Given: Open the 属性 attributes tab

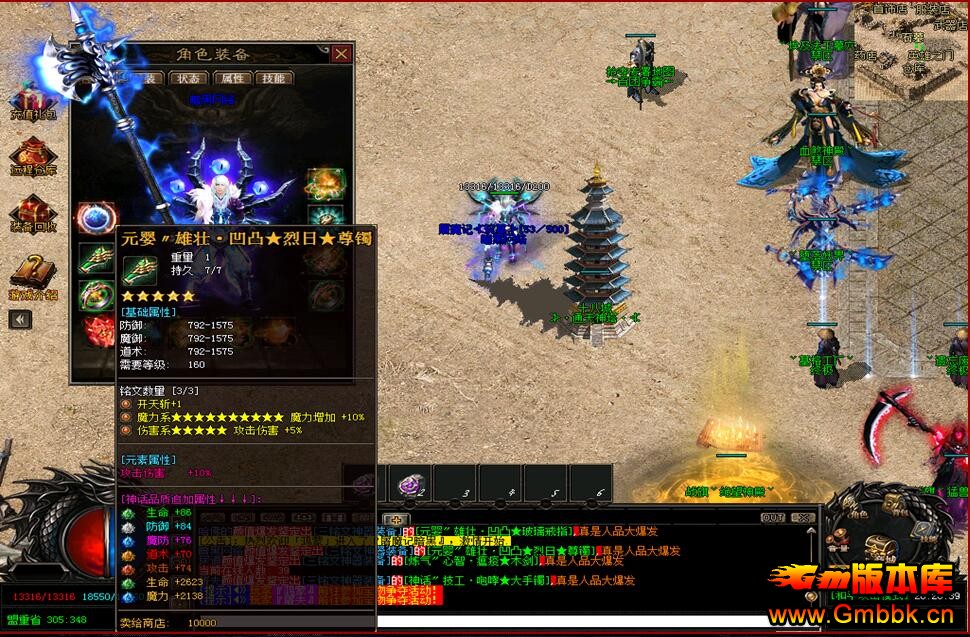Looking at the screenshot, I should (x=231, y=78).
